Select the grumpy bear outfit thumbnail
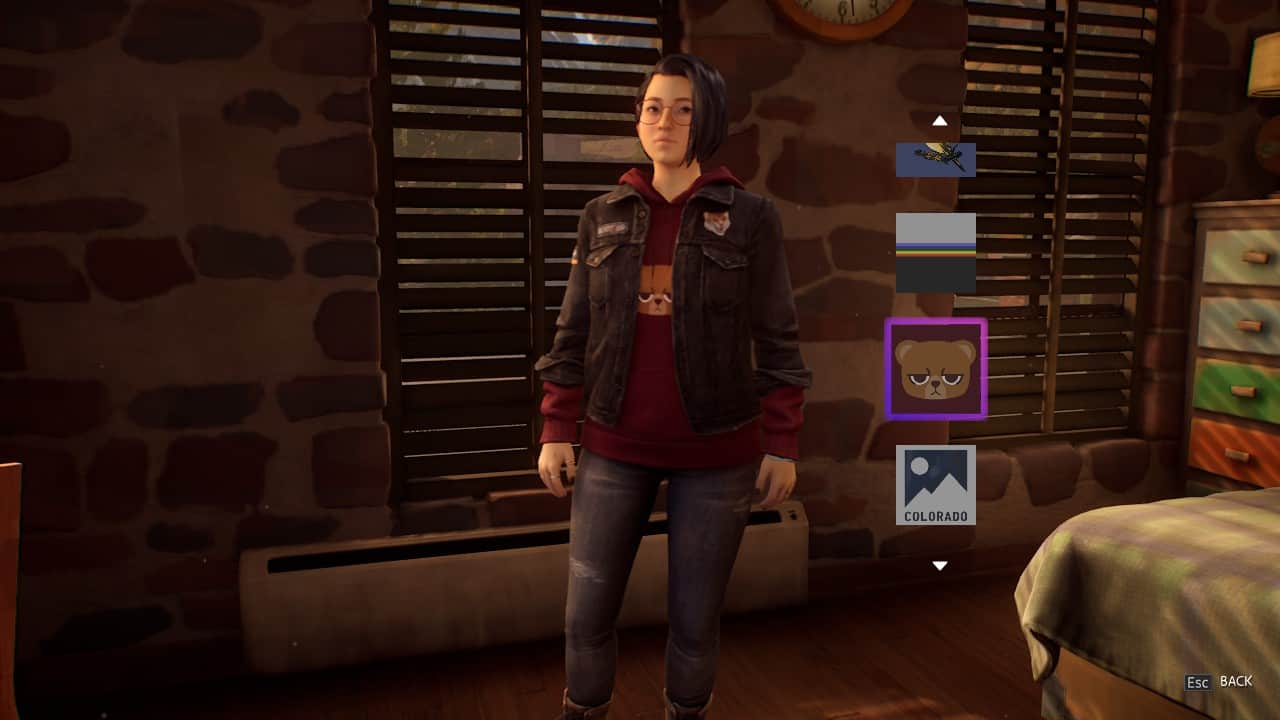The height and width of the screenshot is (720, 1280). pyautogui.click(x=935, y=368)
